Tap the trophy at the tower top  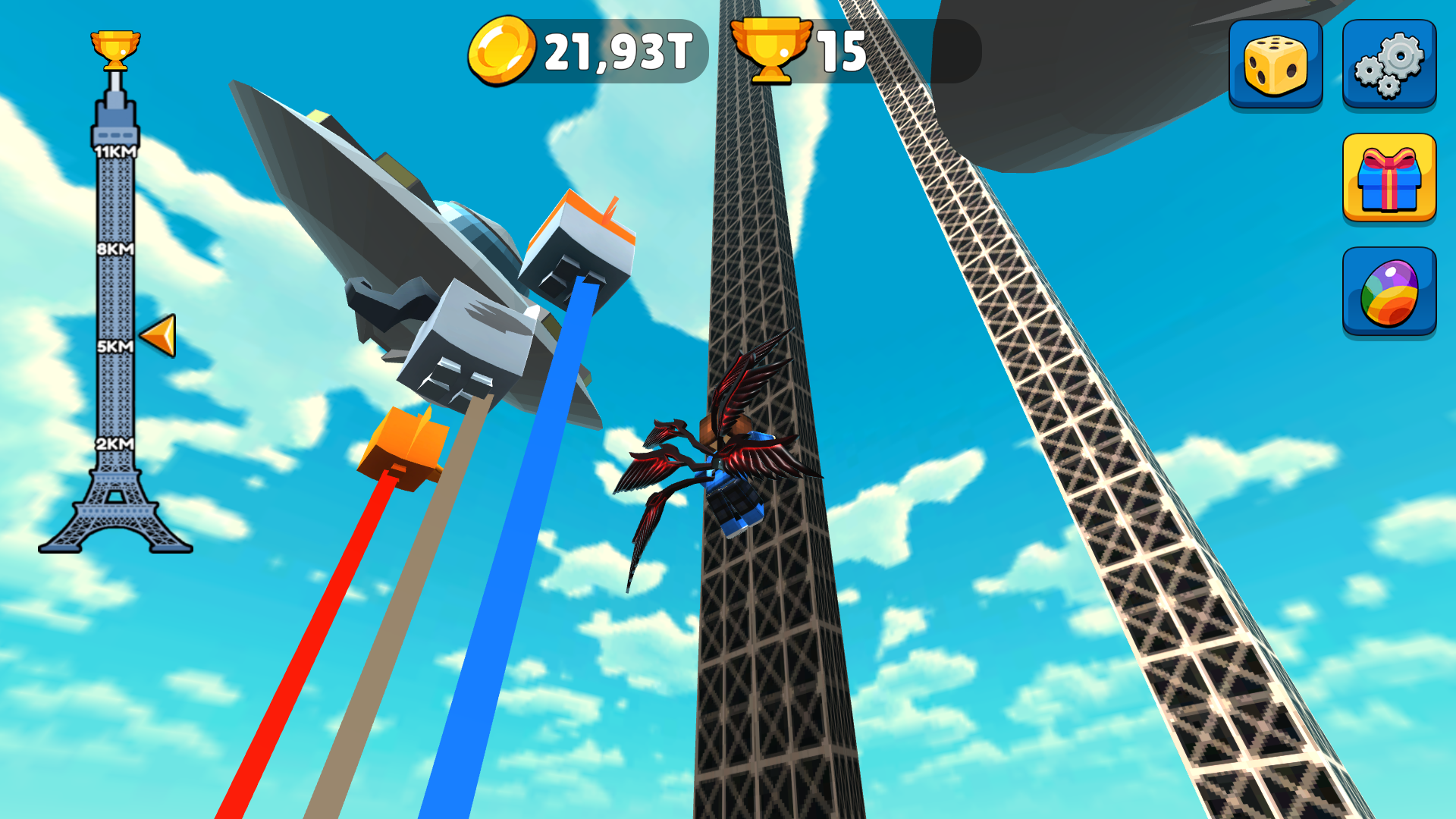coord(114,47)
